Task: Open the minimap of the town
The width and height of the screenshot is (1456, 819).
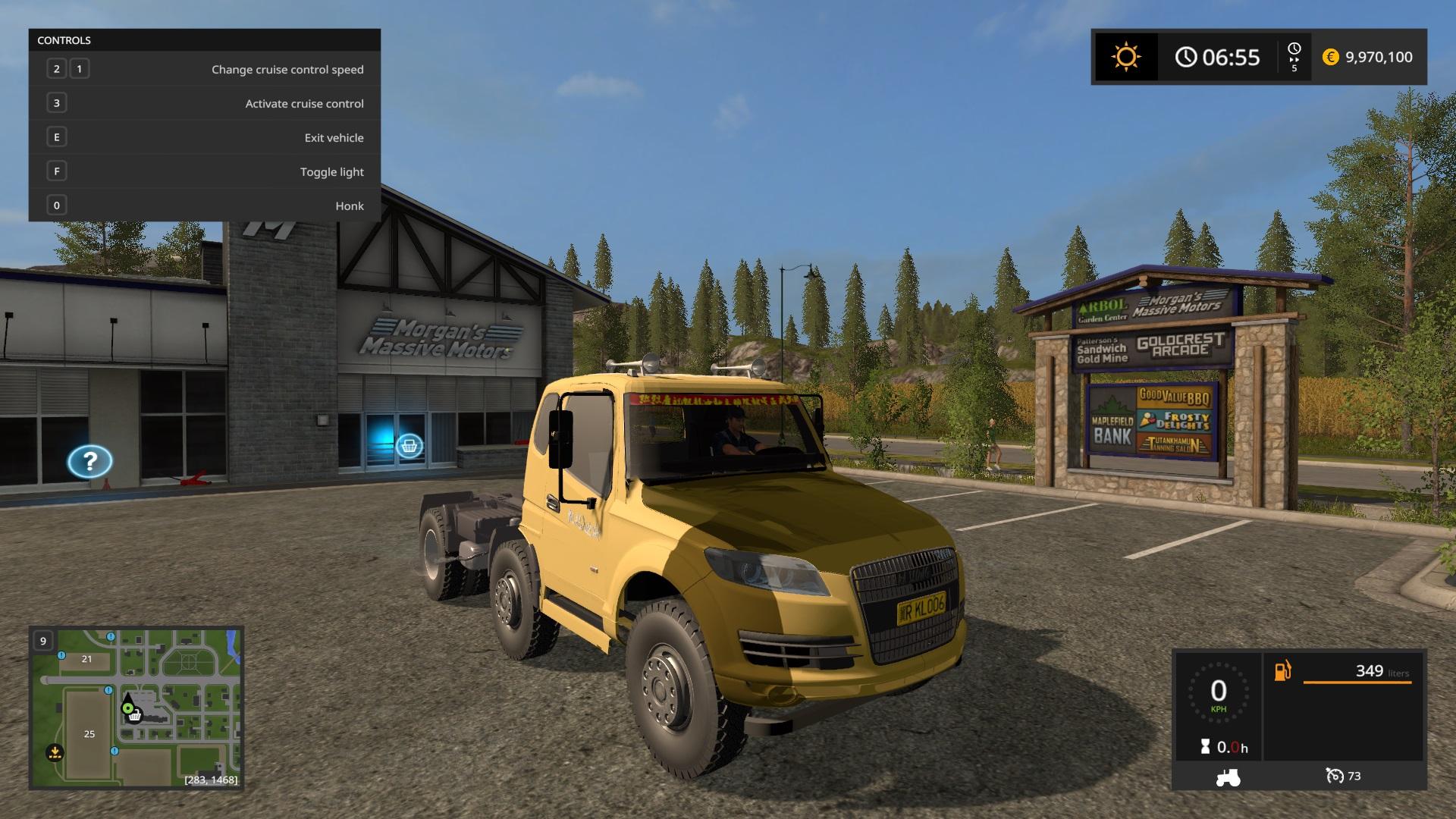Action: click(136, 708)
